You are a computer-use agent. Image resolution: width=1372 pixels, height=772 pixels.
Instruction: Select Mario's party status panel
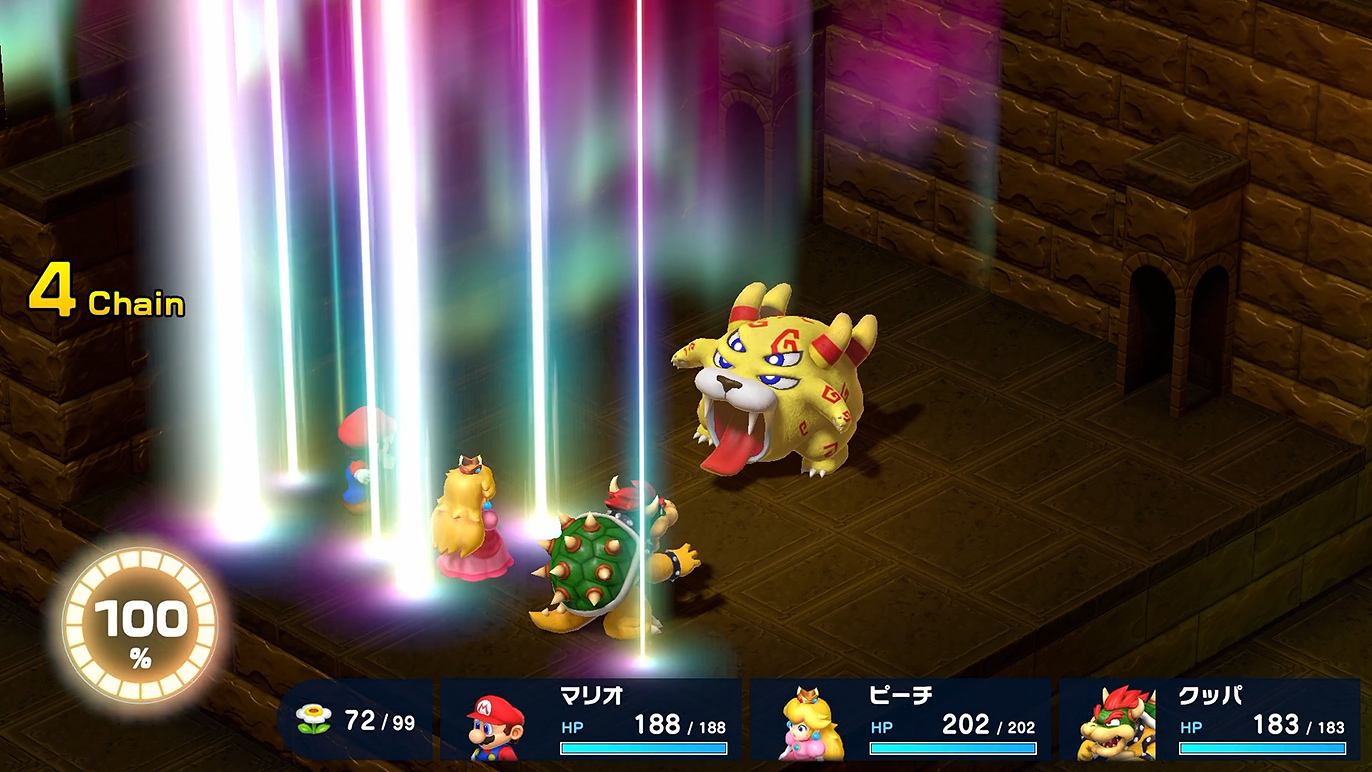pos(591,720)
